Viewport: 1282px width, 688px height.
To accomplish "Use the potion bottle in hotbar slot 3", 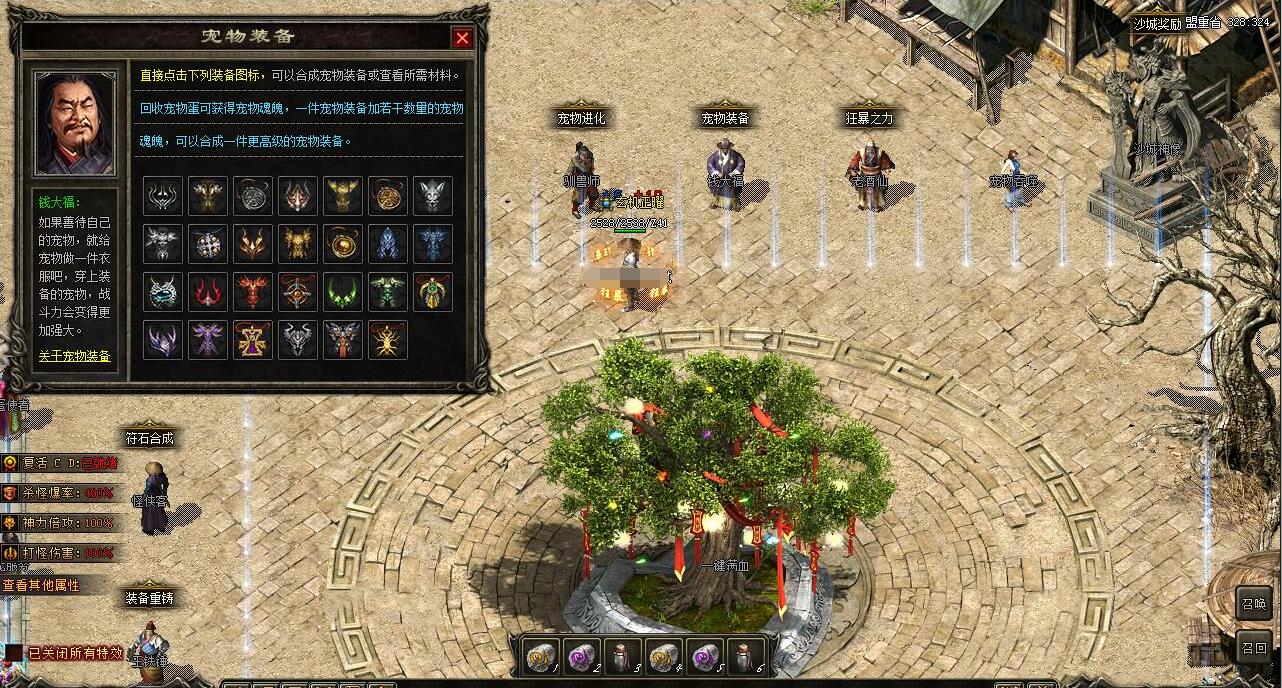I will pos(623,656).
